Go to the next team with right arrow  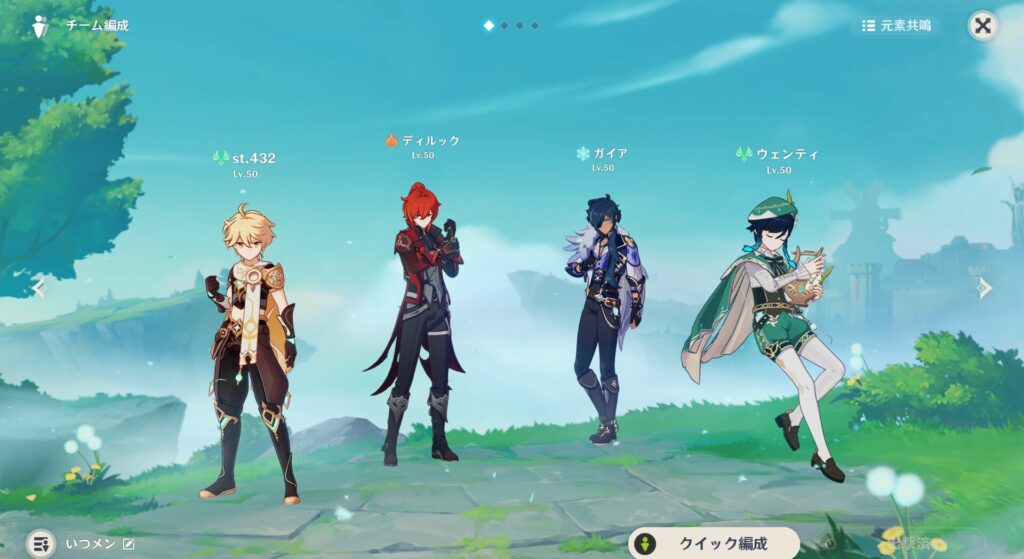click(x=985, y=288)
